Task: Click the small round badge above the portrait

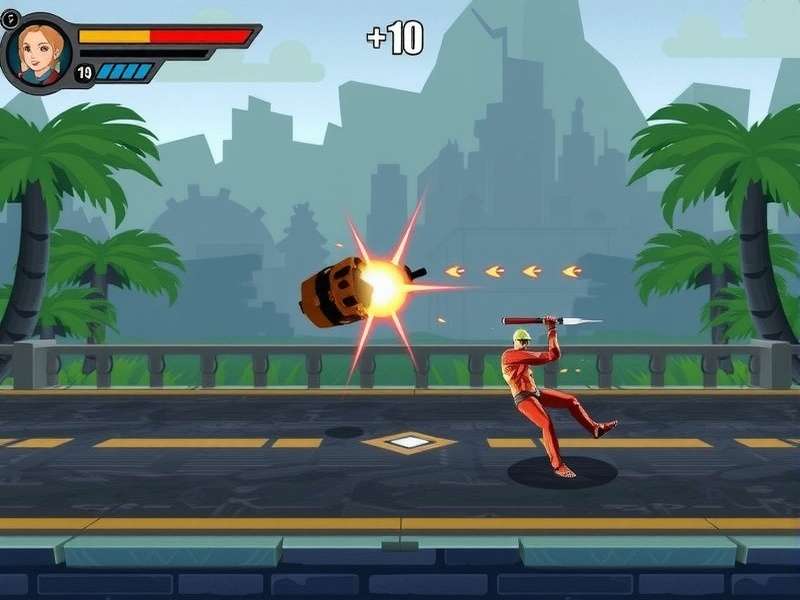Action: click(x=13, y=17)
